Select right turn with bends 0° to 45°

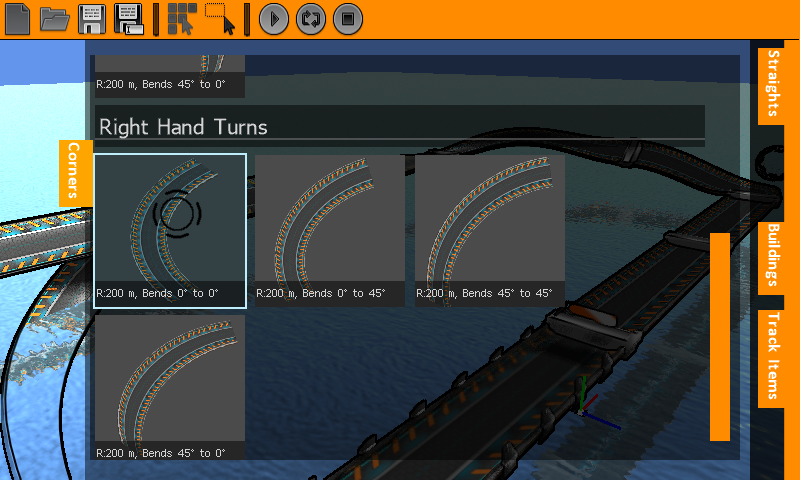(330, 230)
